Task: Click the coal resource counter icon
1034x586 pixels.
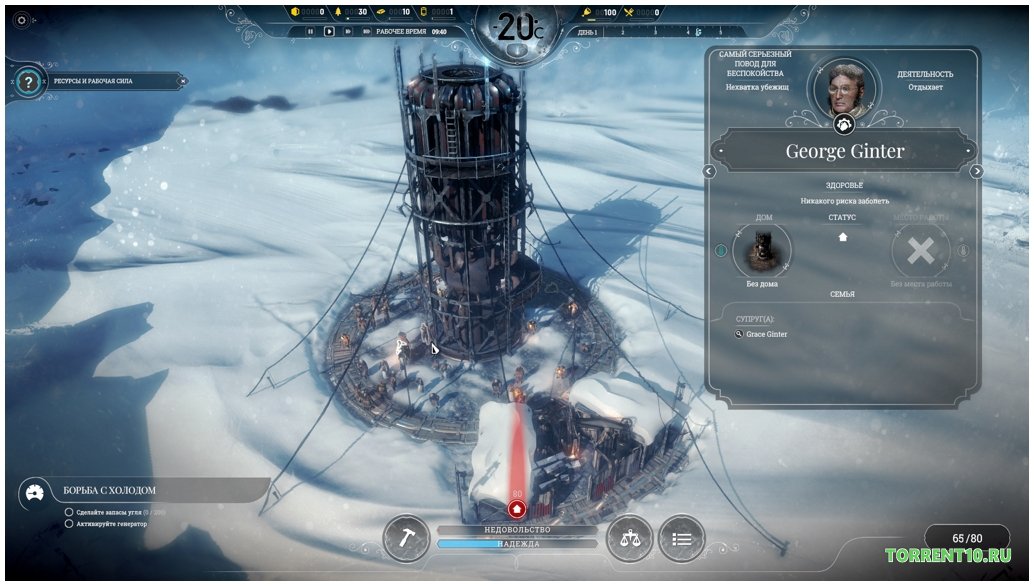Action: point(294,12)
